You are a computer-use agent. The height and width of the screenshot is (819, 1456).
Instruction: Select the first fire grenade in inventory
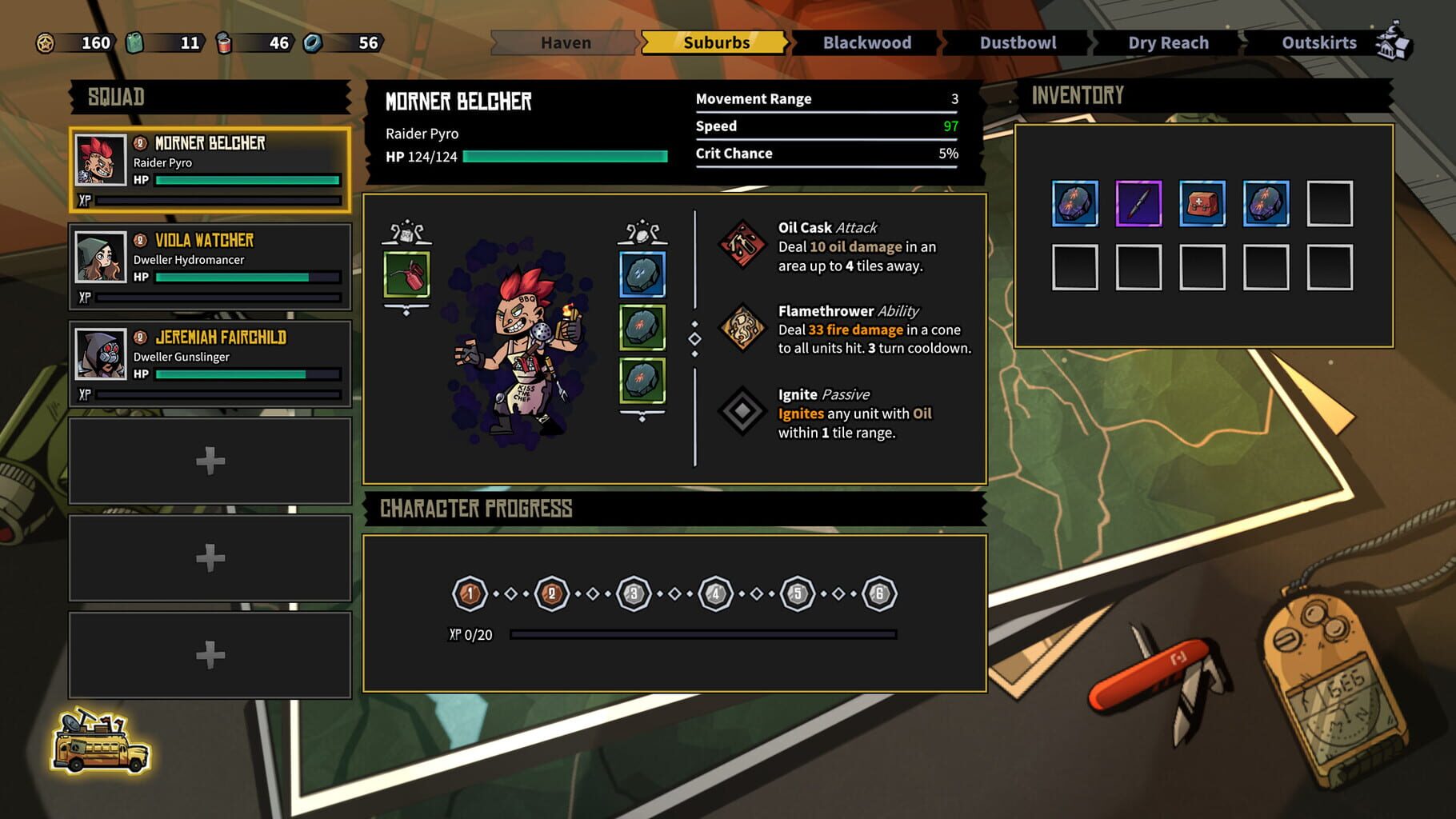click(1076, 204)
